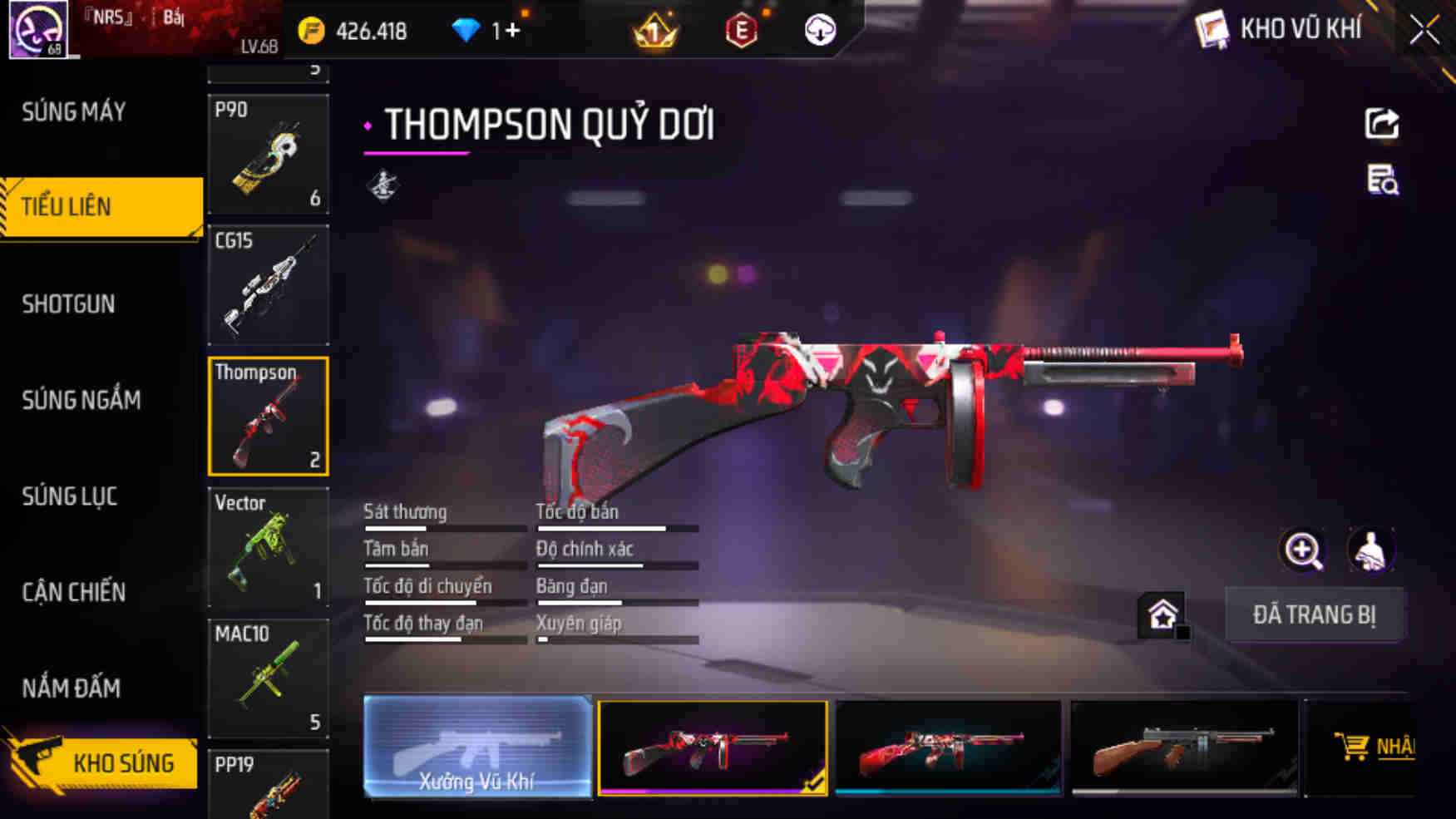Screen dimensions: 1456x819
Task: Switch to the SÚNG NGẮM category tab
Action: 81,400
